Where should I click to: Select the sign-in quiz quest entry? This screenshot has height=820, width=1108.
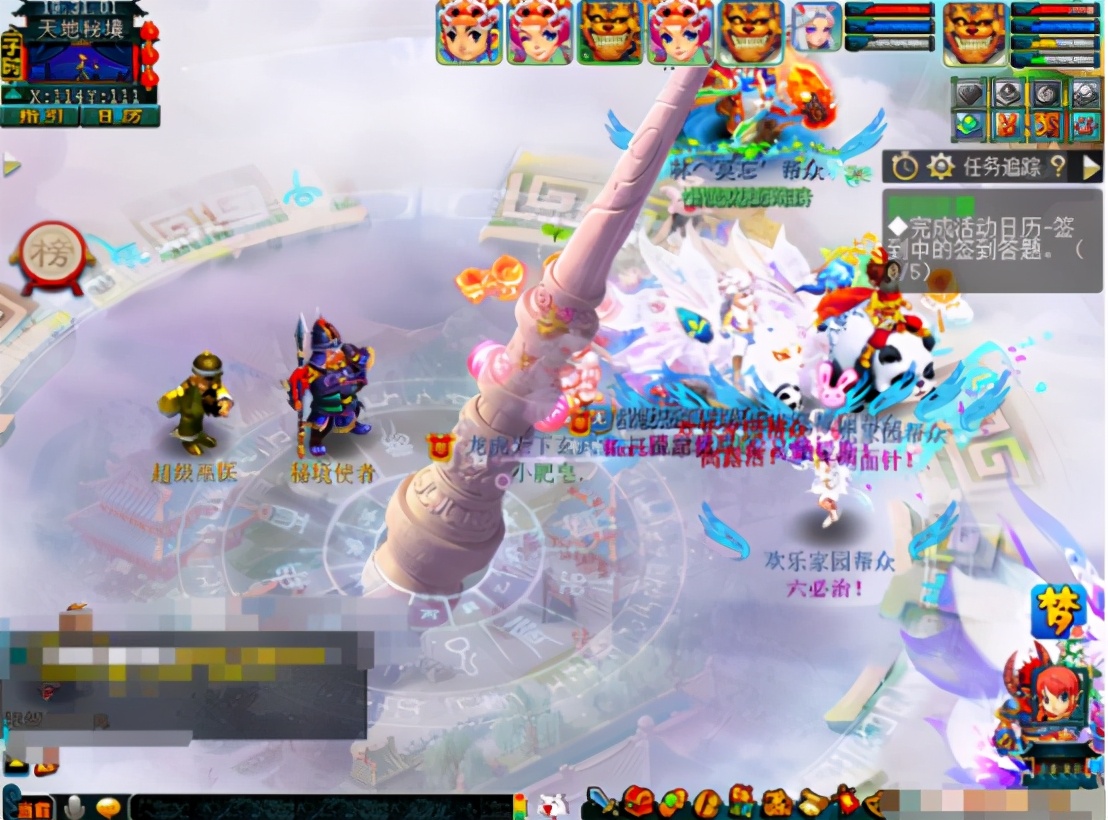990,240
